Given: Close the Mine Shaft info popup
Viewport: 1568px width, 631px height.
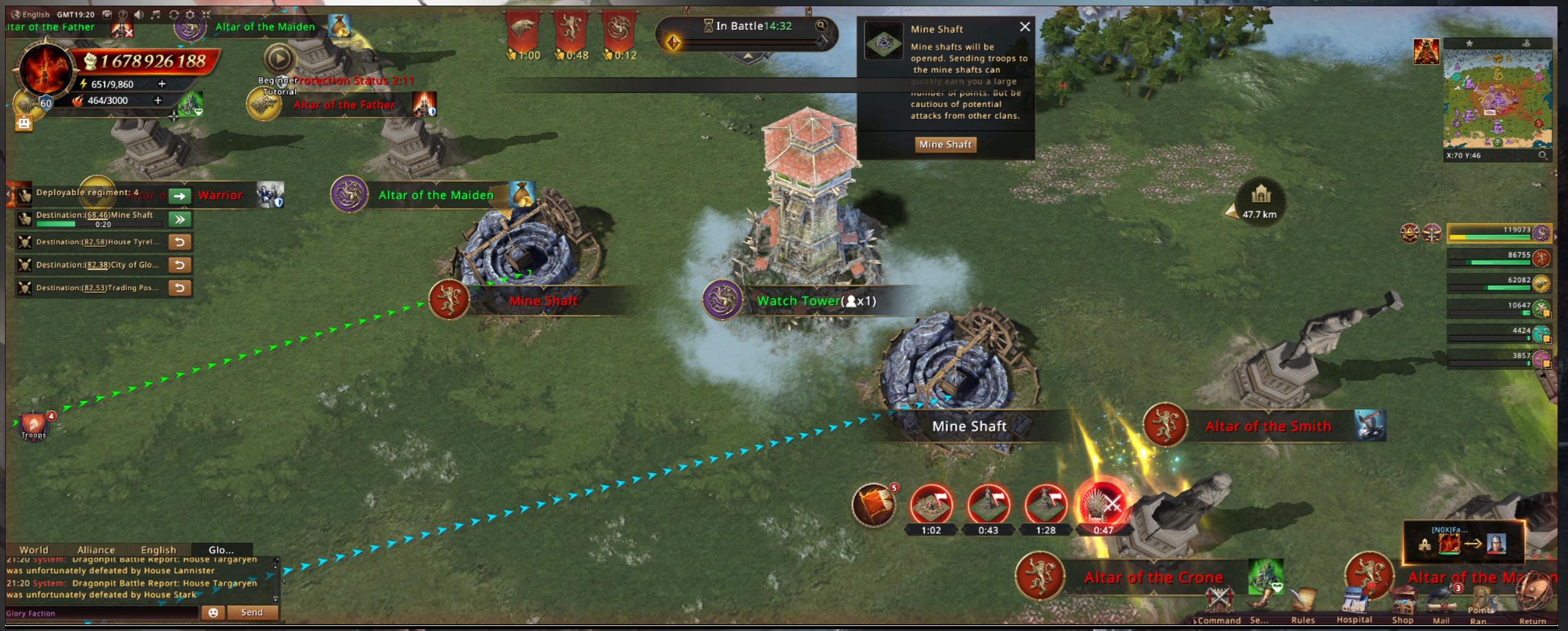Looking at the screenshot, I should tap(1025, 27).
